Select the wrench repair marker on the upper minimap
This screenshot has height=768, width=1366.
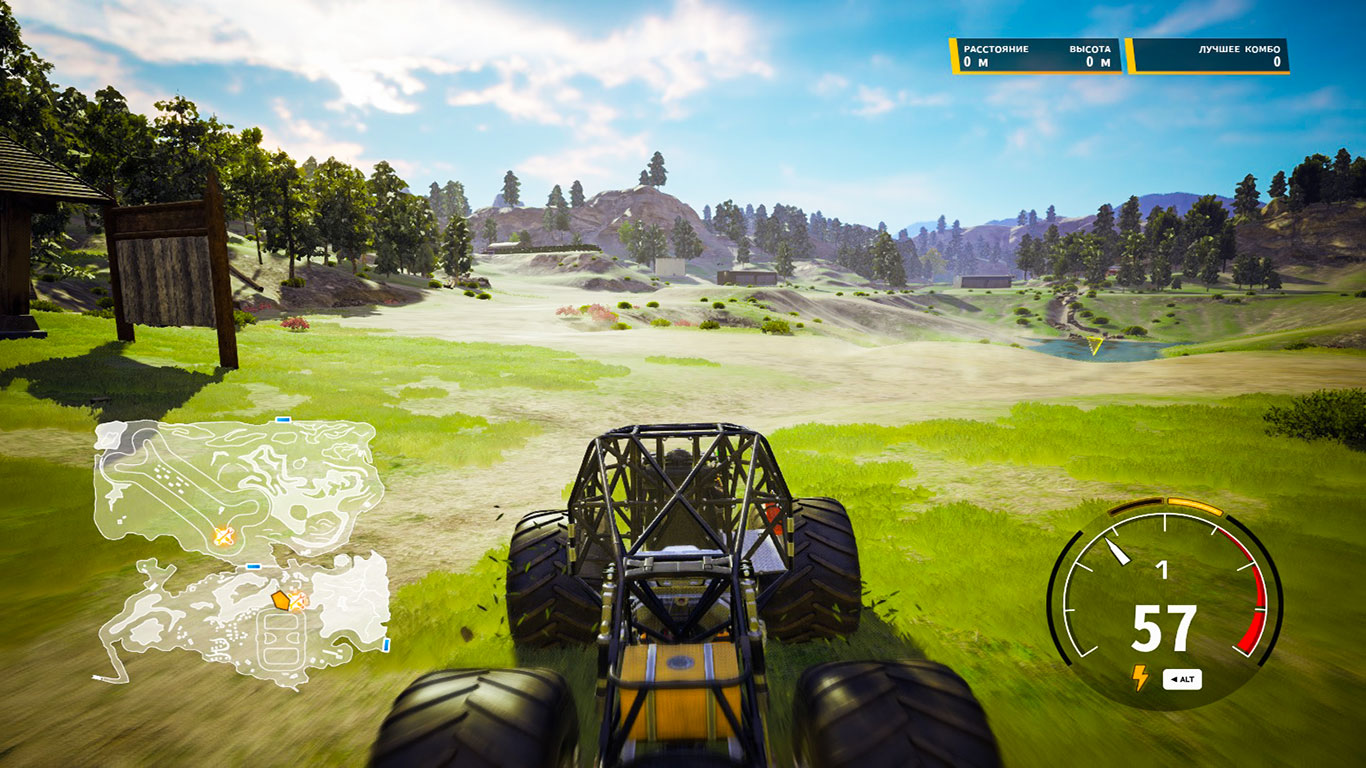(x=224, y=535)
